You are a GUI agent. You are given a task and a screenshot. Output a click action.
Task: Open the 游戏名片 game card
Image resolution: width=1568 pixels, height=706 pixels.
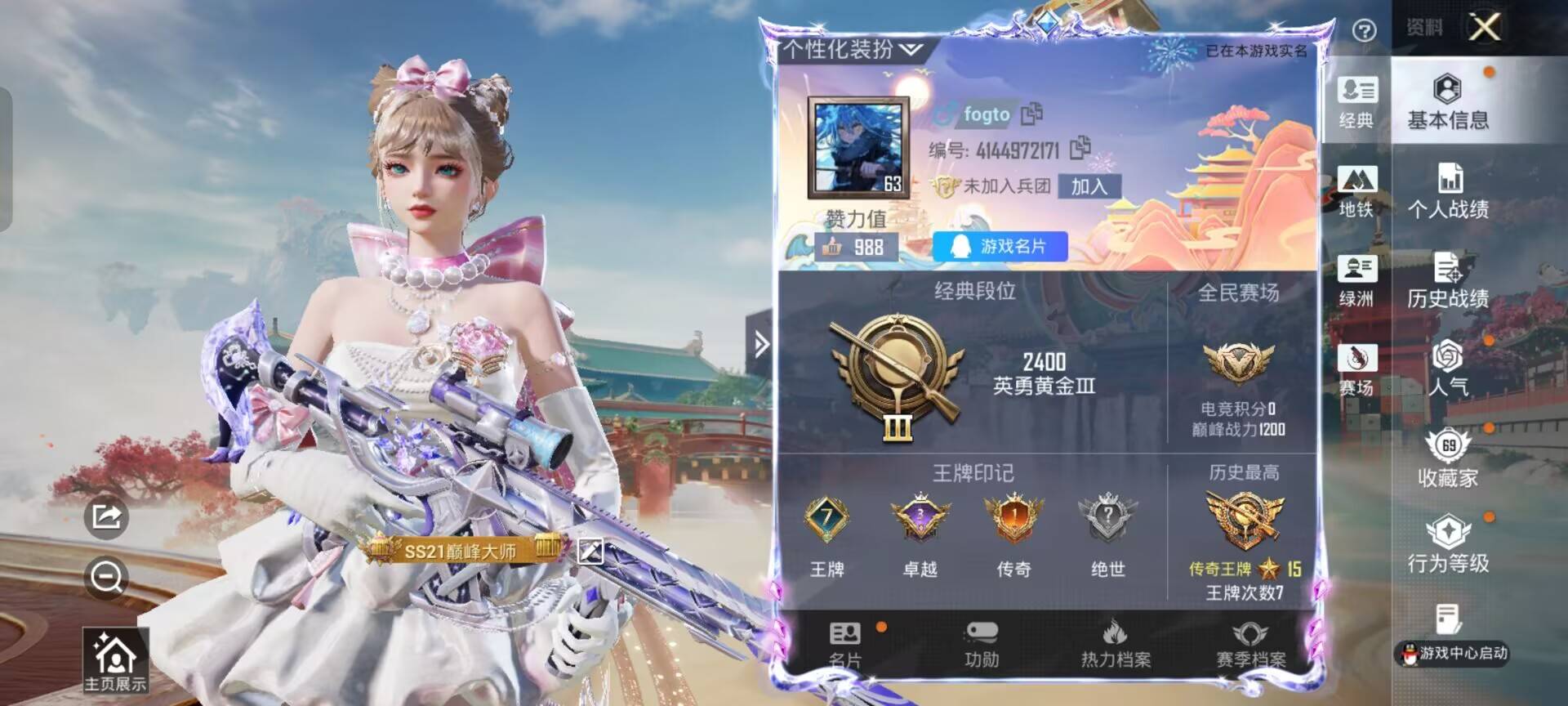[x=1000, y=246]
